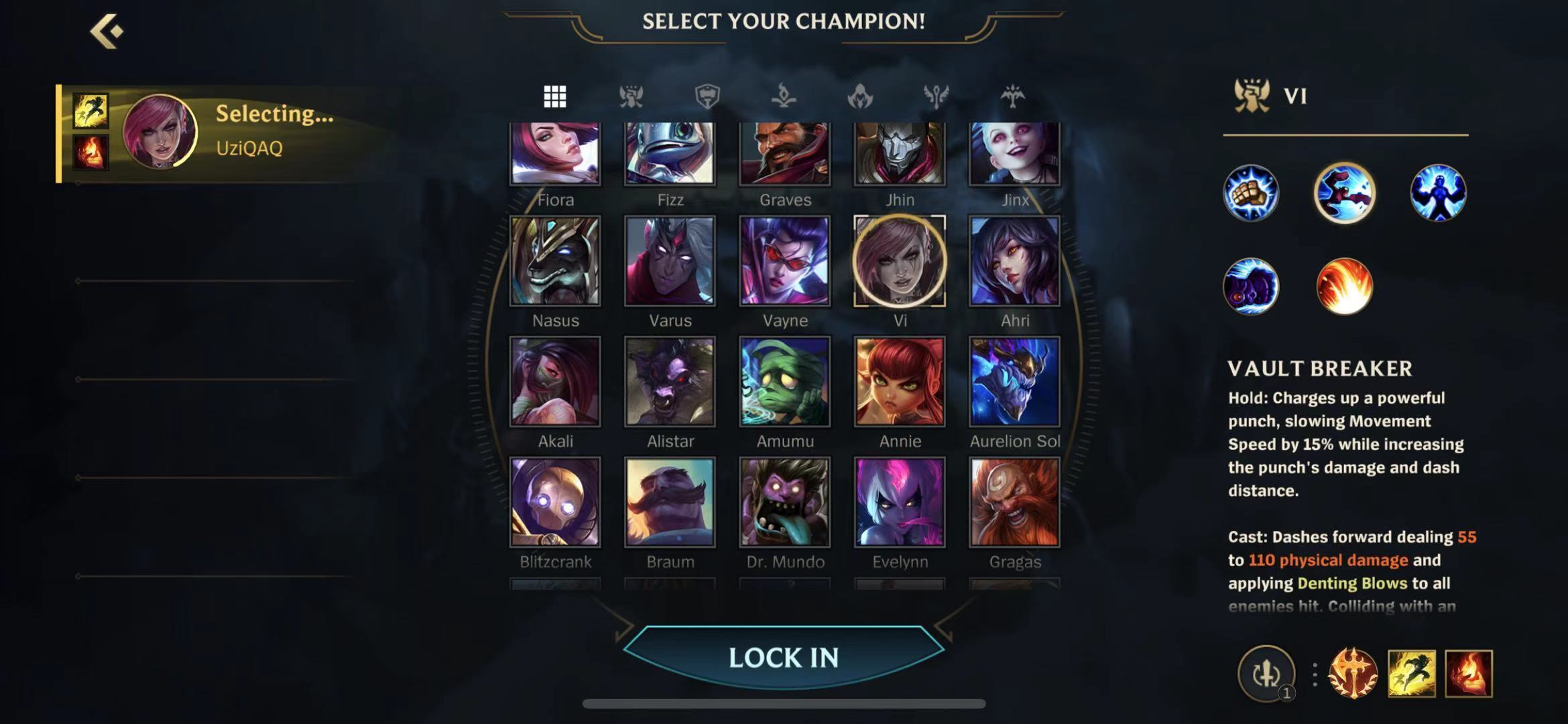Viewport: 1568px width, 724px height.
Task: Choose Varus as your champion
Action: click(670, 261)
